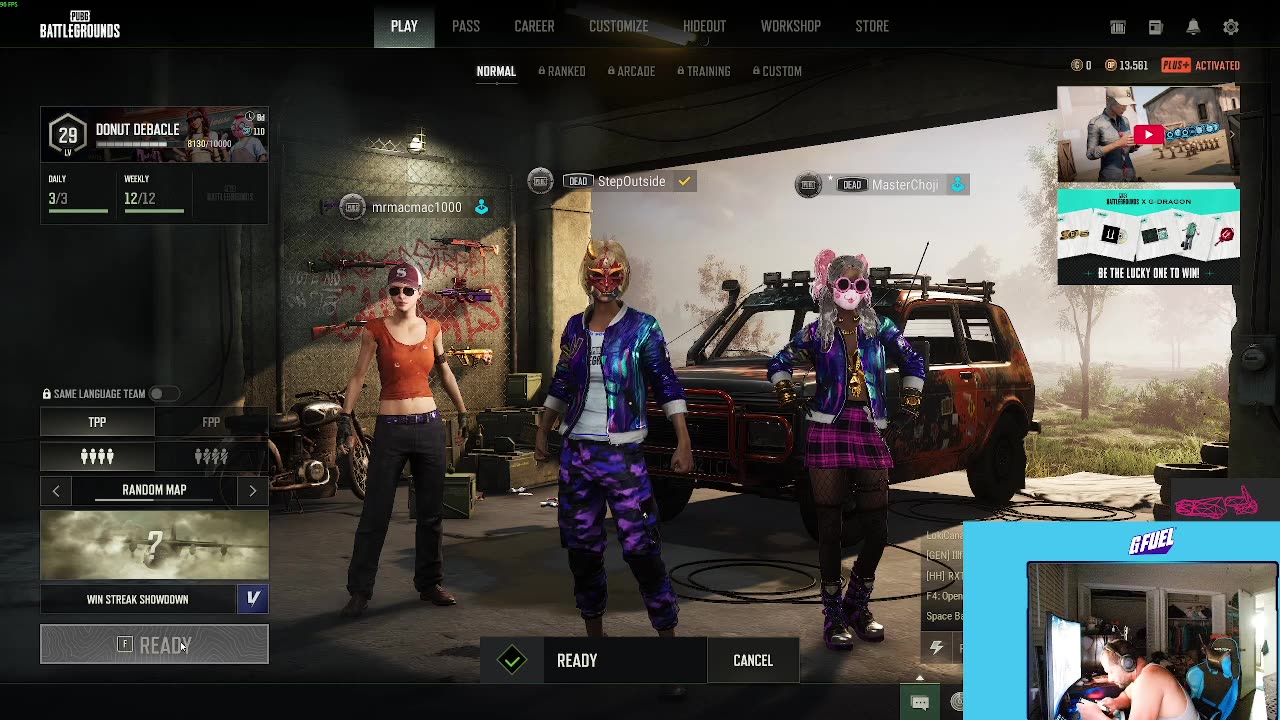Show next map with right arrow
The height and width of the screenshot is (720, 1280).
coord(252,490)
